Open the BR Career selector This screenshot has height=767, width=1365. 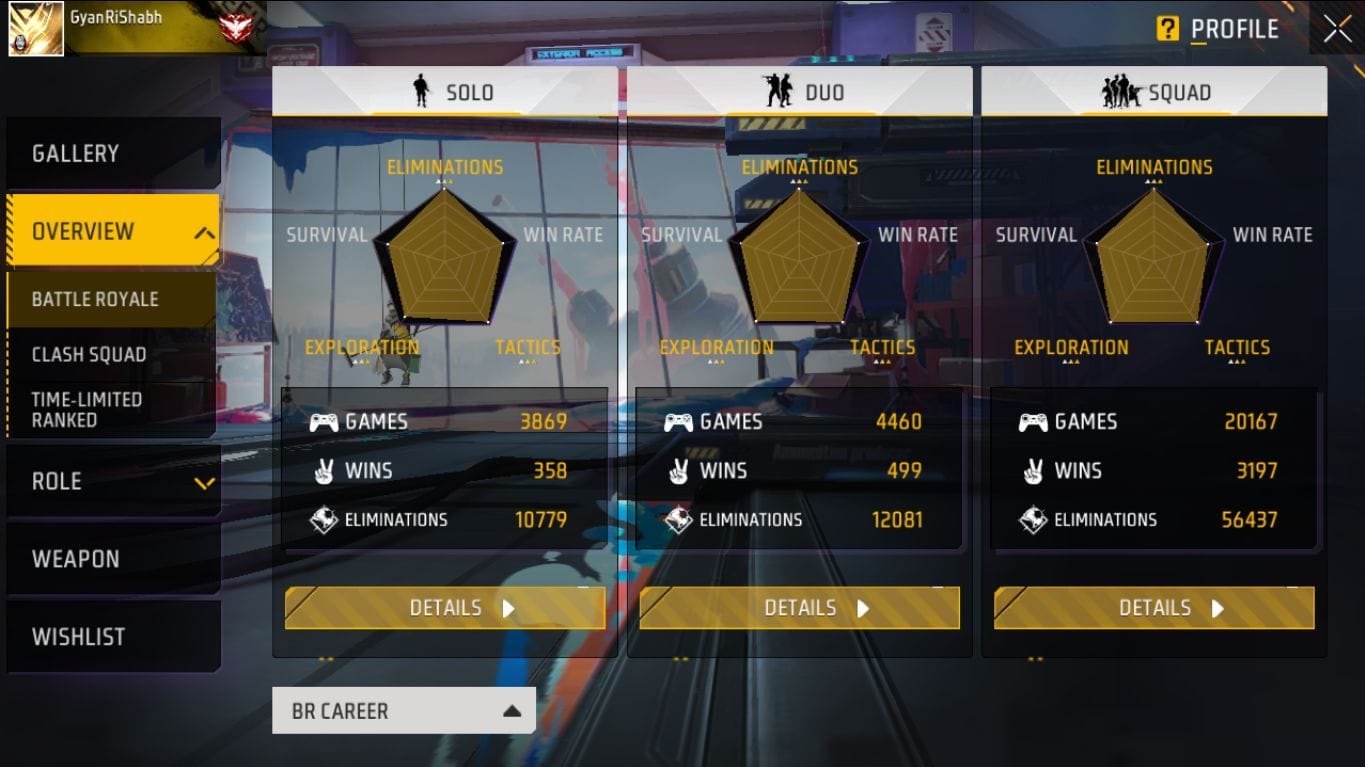[x=403, y=710]
